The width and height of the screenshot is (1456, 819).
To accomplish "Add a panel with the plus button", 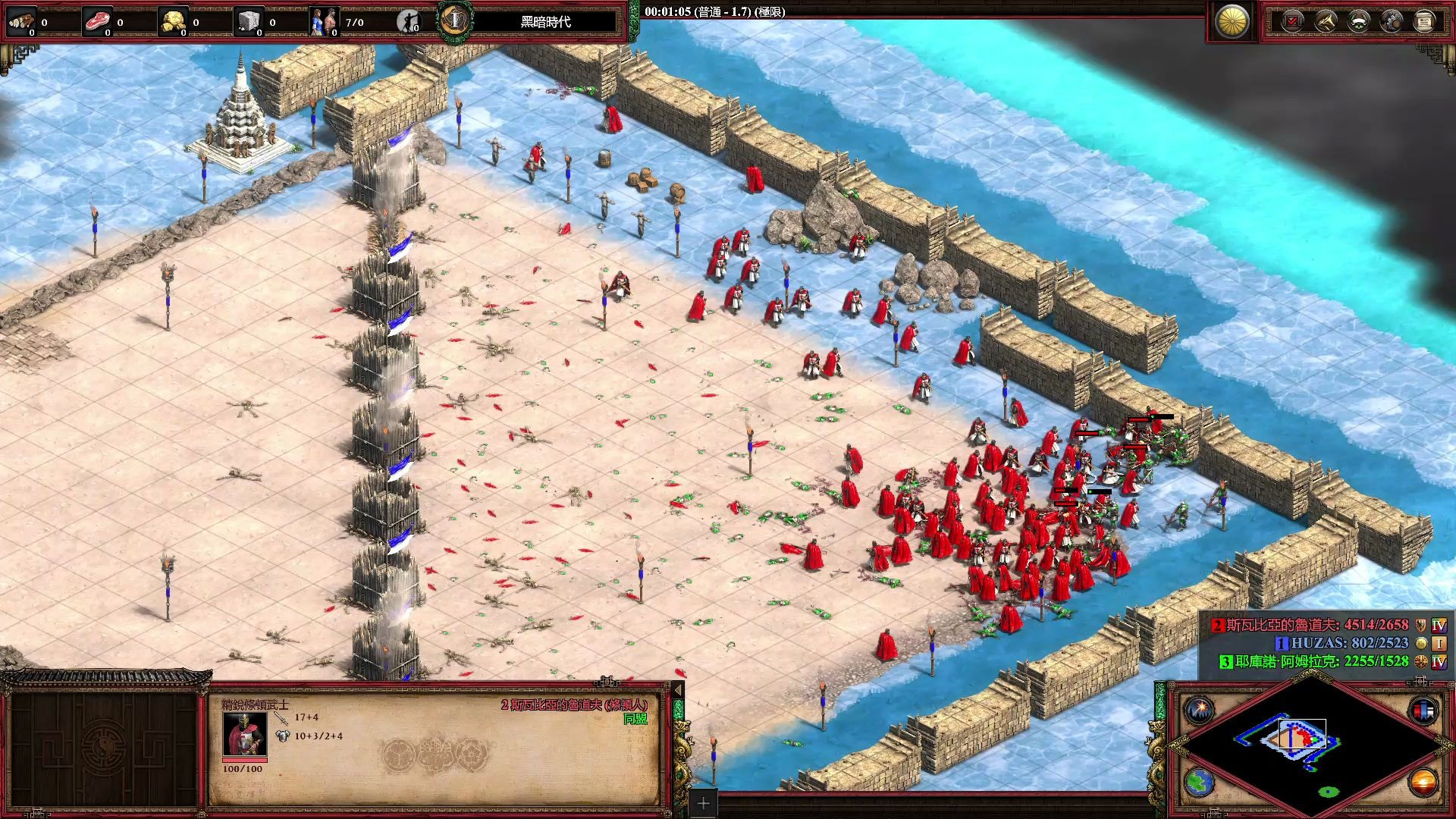I will (x=703, y=803).
